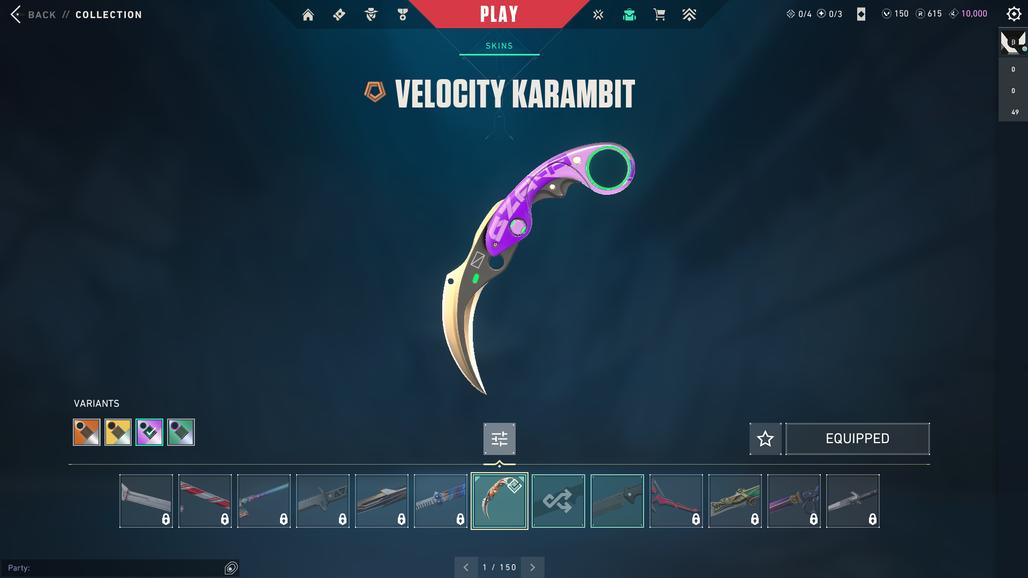Go to the previous skins page
Screen dimensions: 1028x578
pyautogui.click(x=465, y=567)
